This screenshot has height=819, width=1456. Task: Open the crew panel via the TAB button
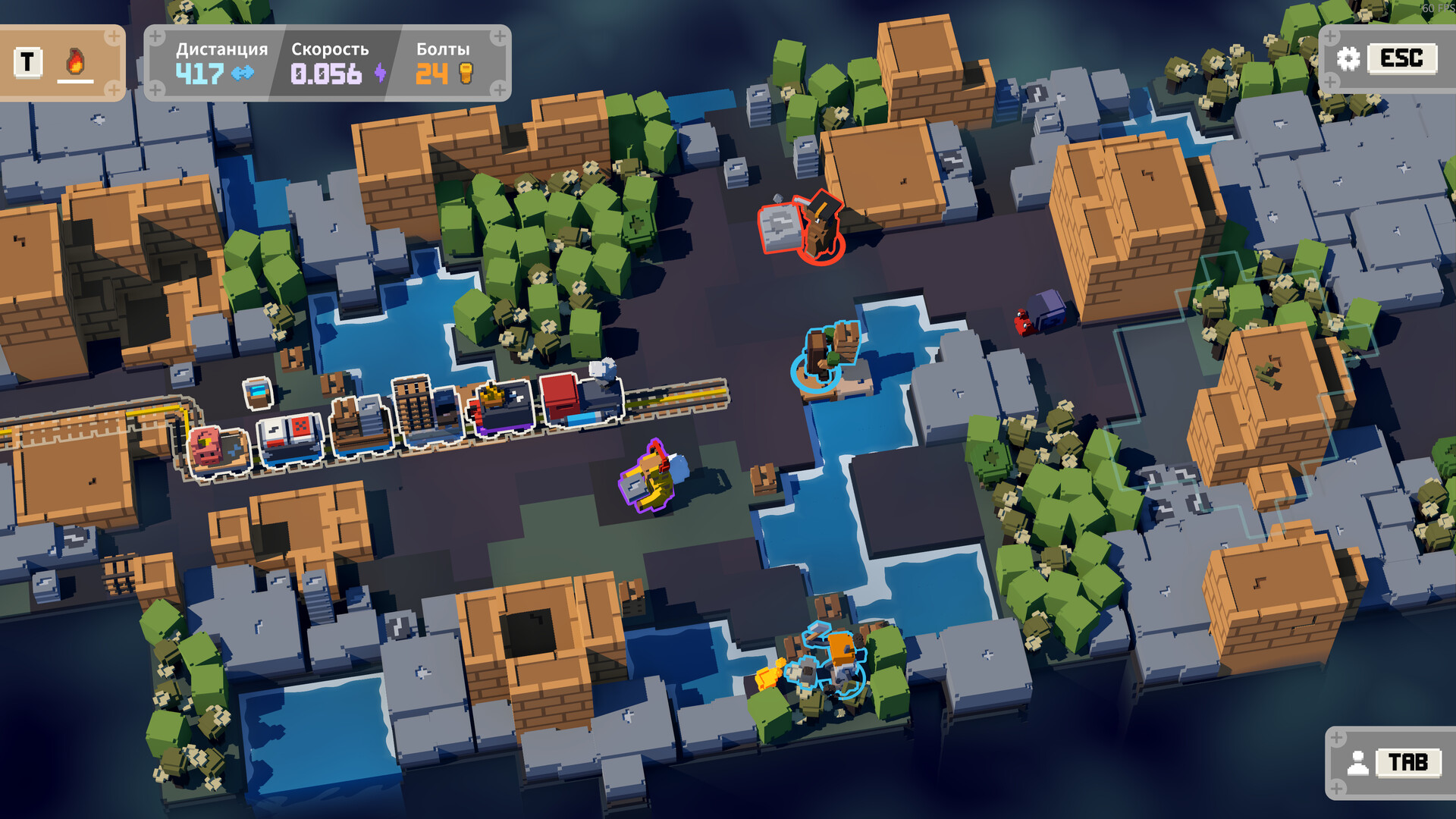[x=1407, y=762]
